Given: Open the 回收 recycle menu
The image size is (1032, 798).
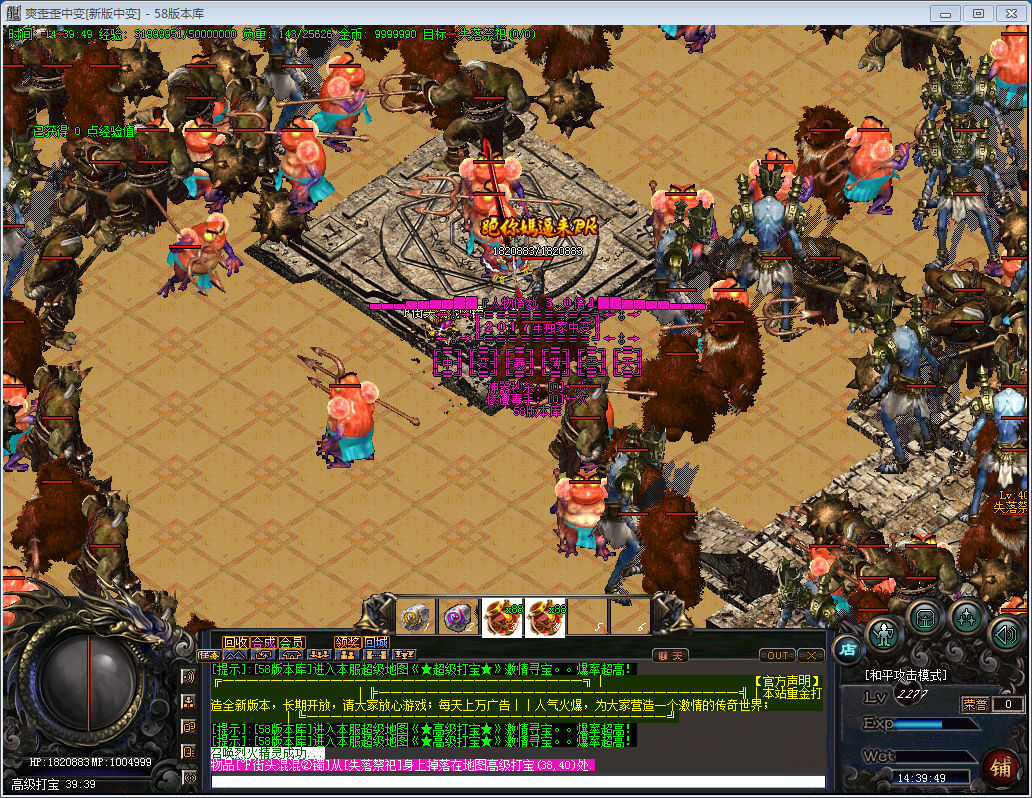Looking at the screenshot, I should tap(235, 642).
